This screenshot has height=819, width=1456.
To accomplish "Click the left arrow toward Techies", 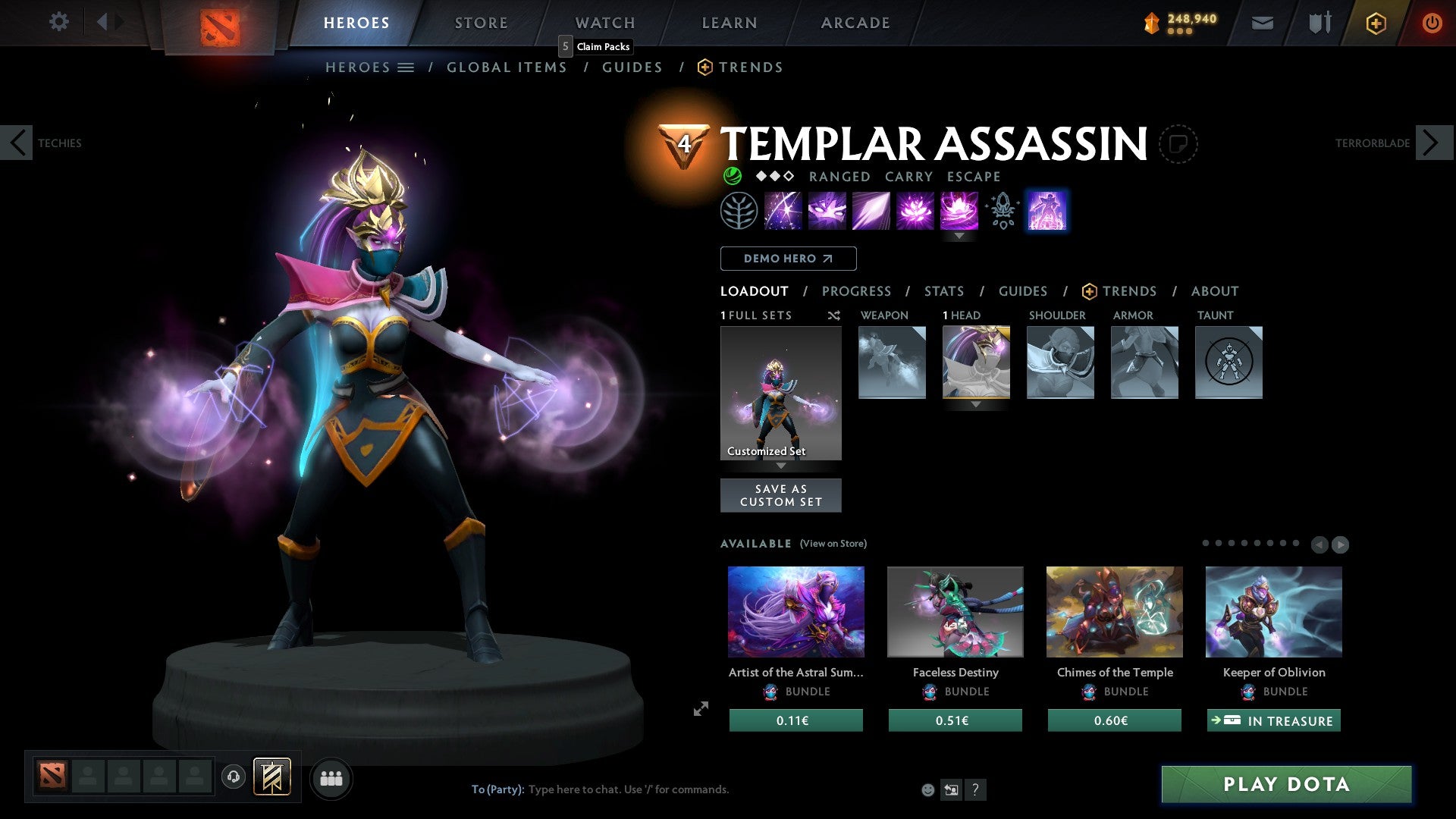I will tap(17, 143).
